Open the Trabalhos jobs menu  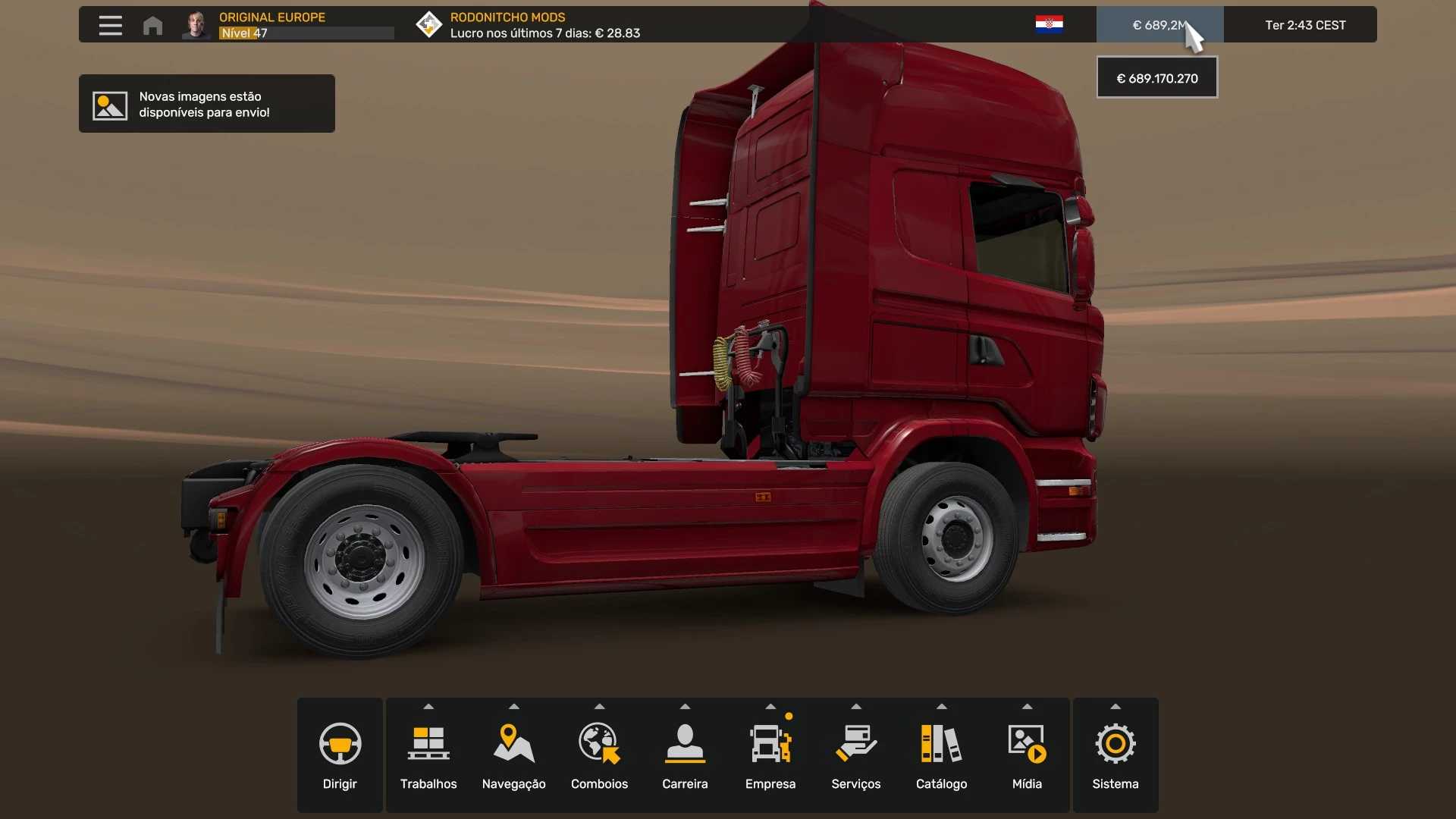tap(428, 755)
